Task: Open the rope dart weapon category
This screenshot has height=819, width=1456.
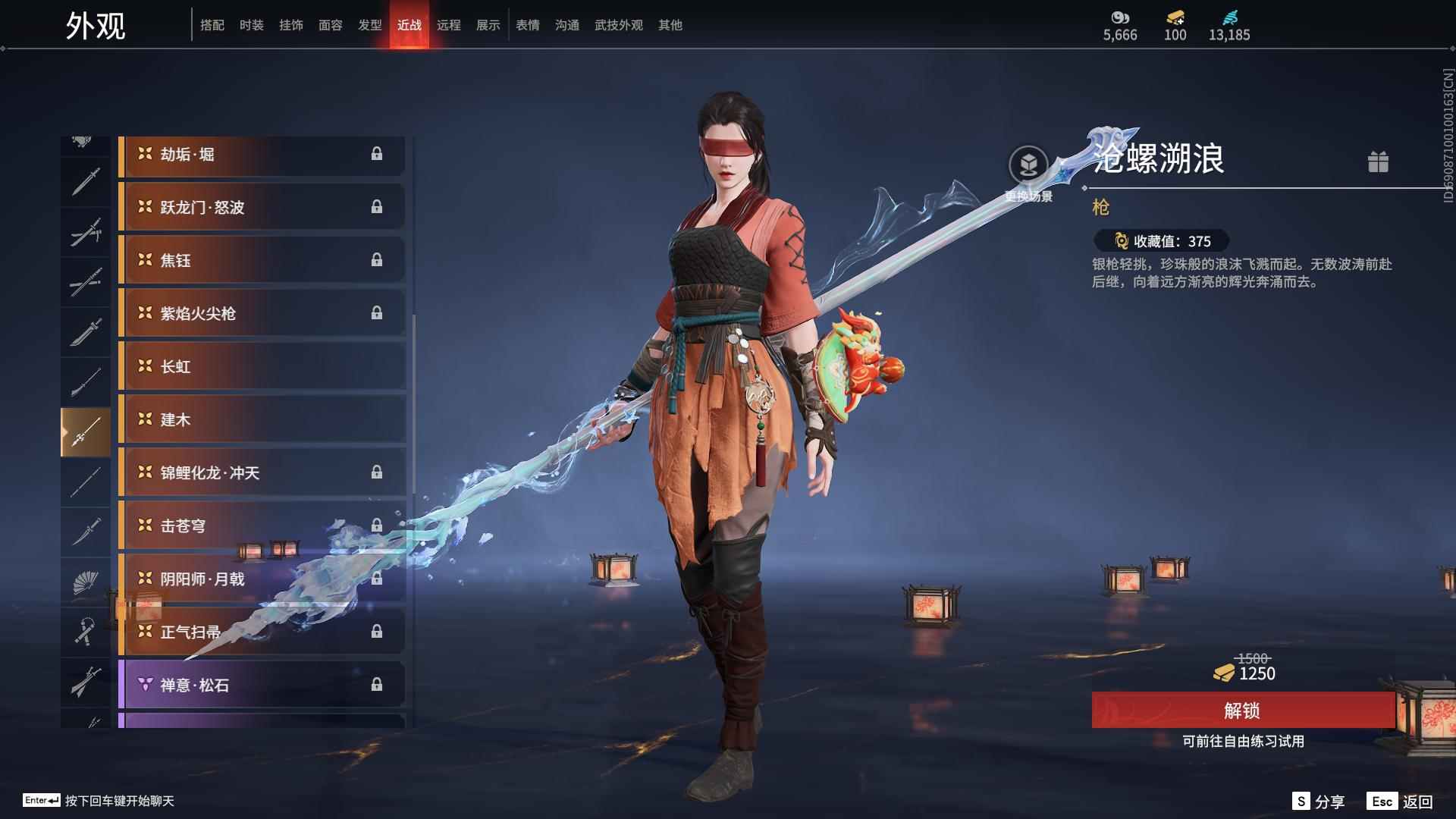Action: click(x=85, y=632)
